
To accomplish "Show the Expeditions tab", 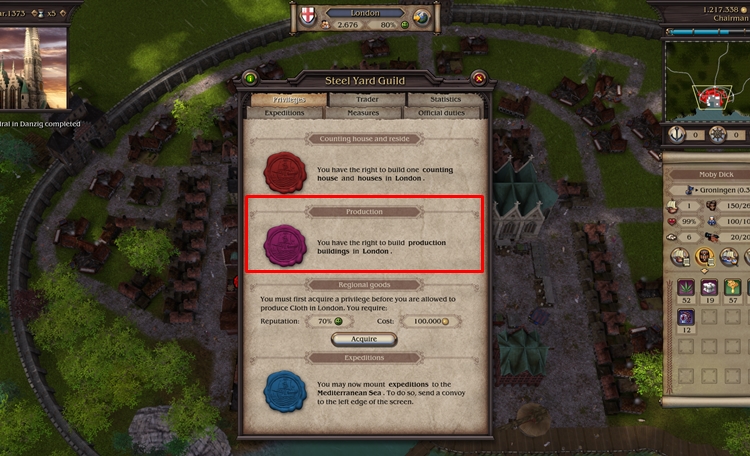I will [285, 113].
